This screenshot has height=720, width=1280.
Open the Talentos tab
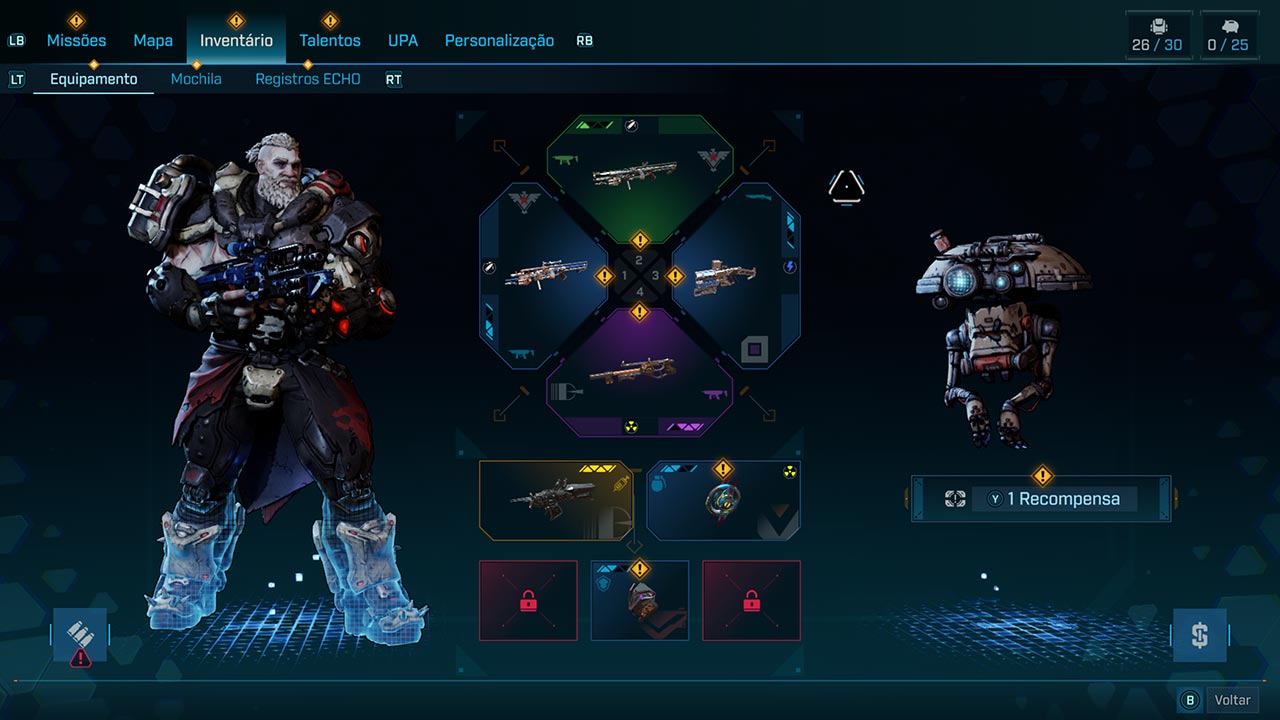coord(330,41)
